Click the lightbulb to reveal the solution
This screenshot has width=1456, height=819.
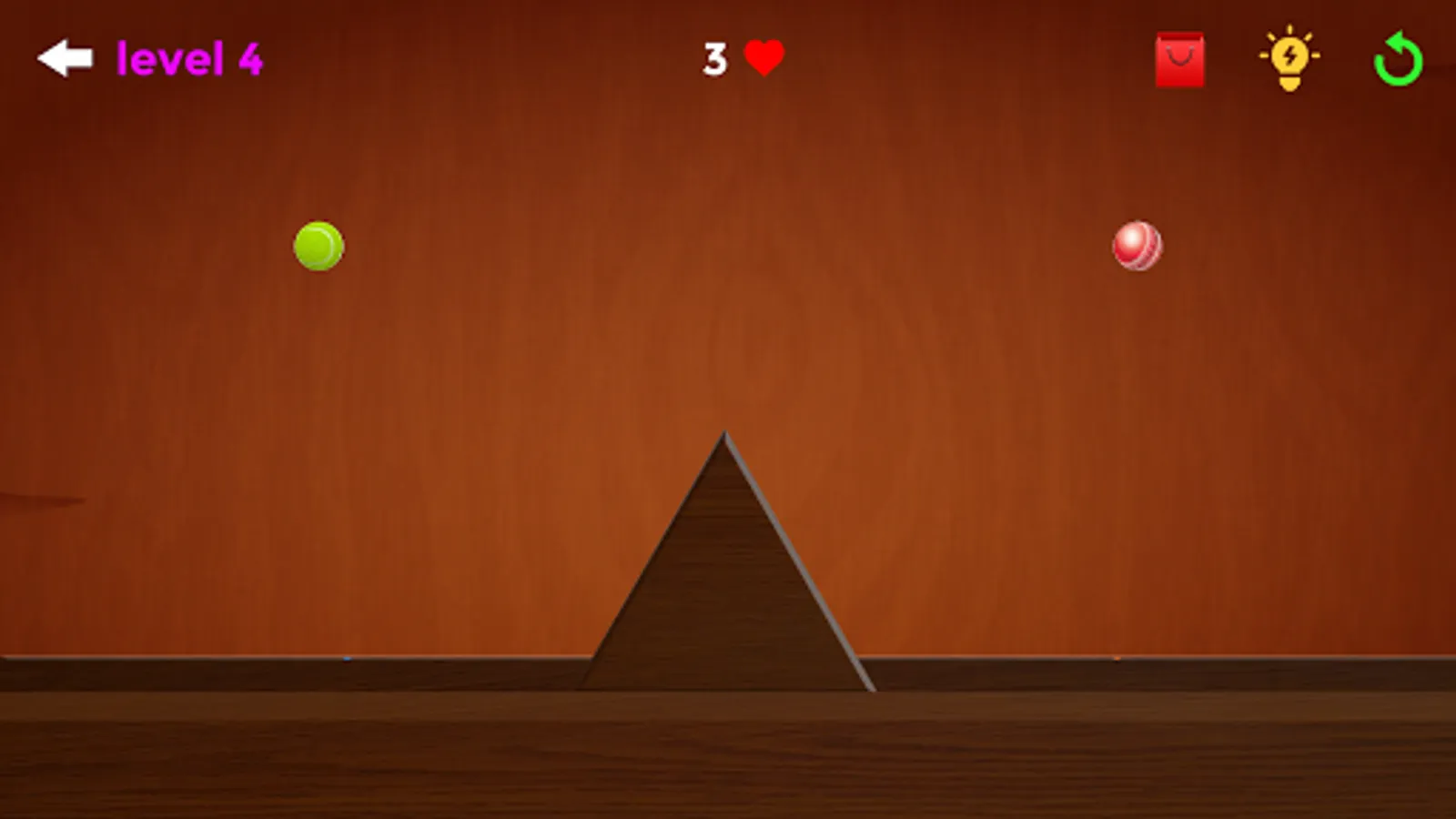tap(1289, 59)
